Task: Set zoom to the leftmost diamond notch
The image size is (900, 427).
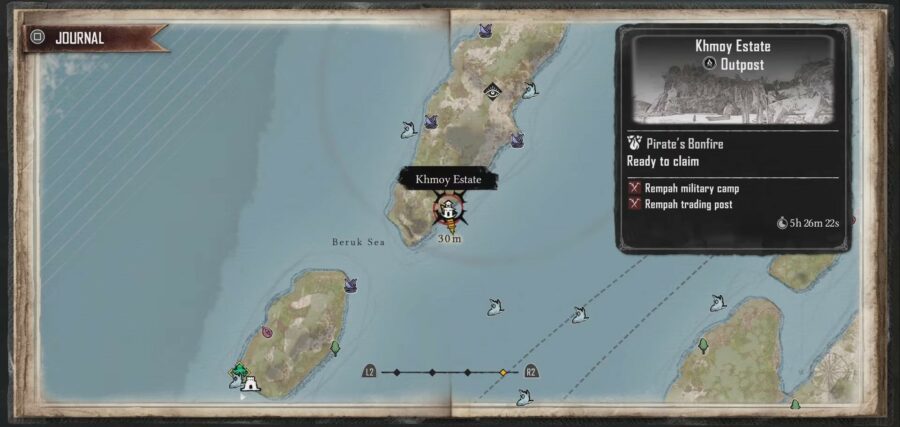Action: click(397, 372)
